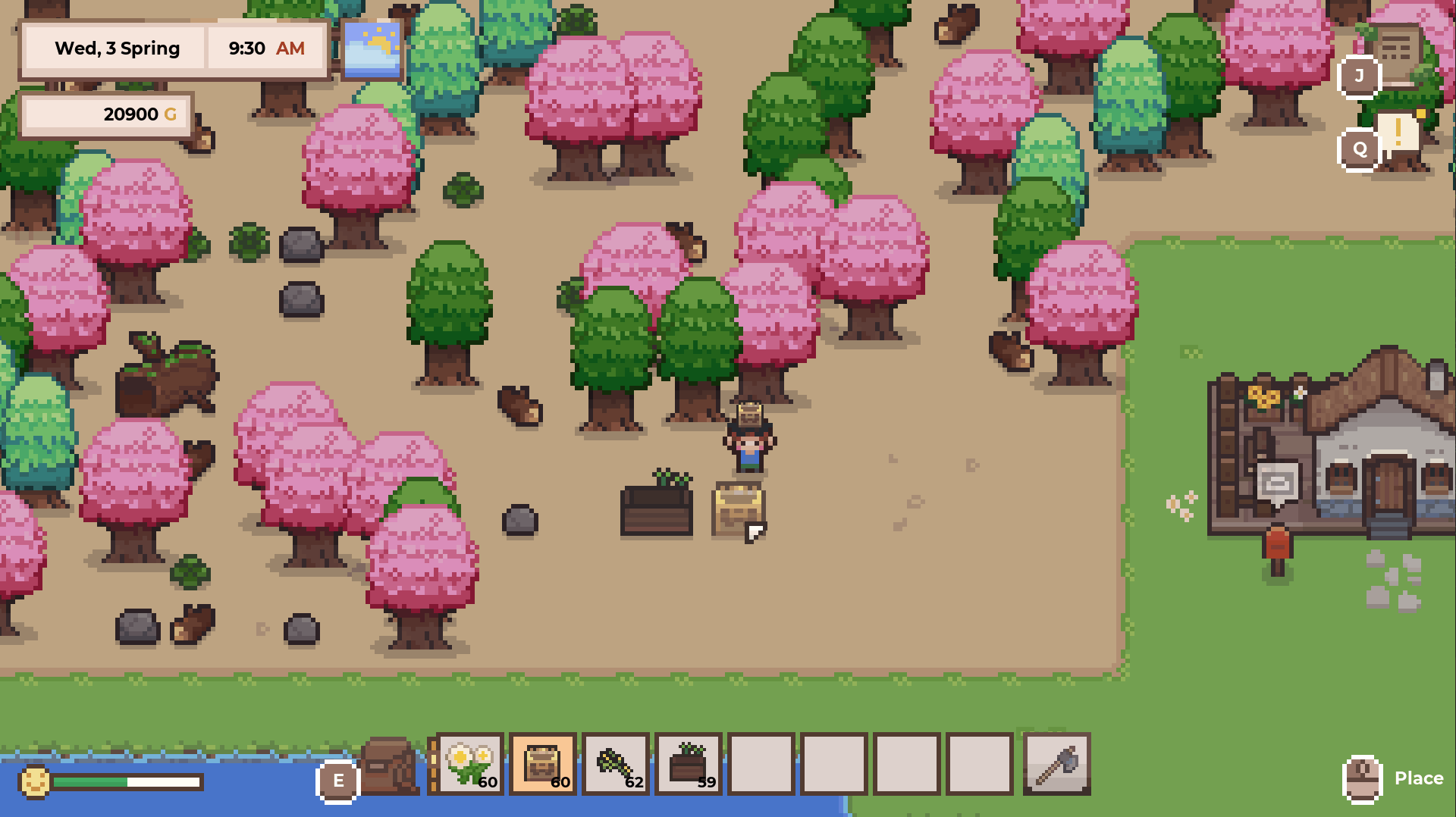Screen dimensions: 1456x817
Task: Open the backpack inventory via the E icon
Action: (x=338, y=781)
